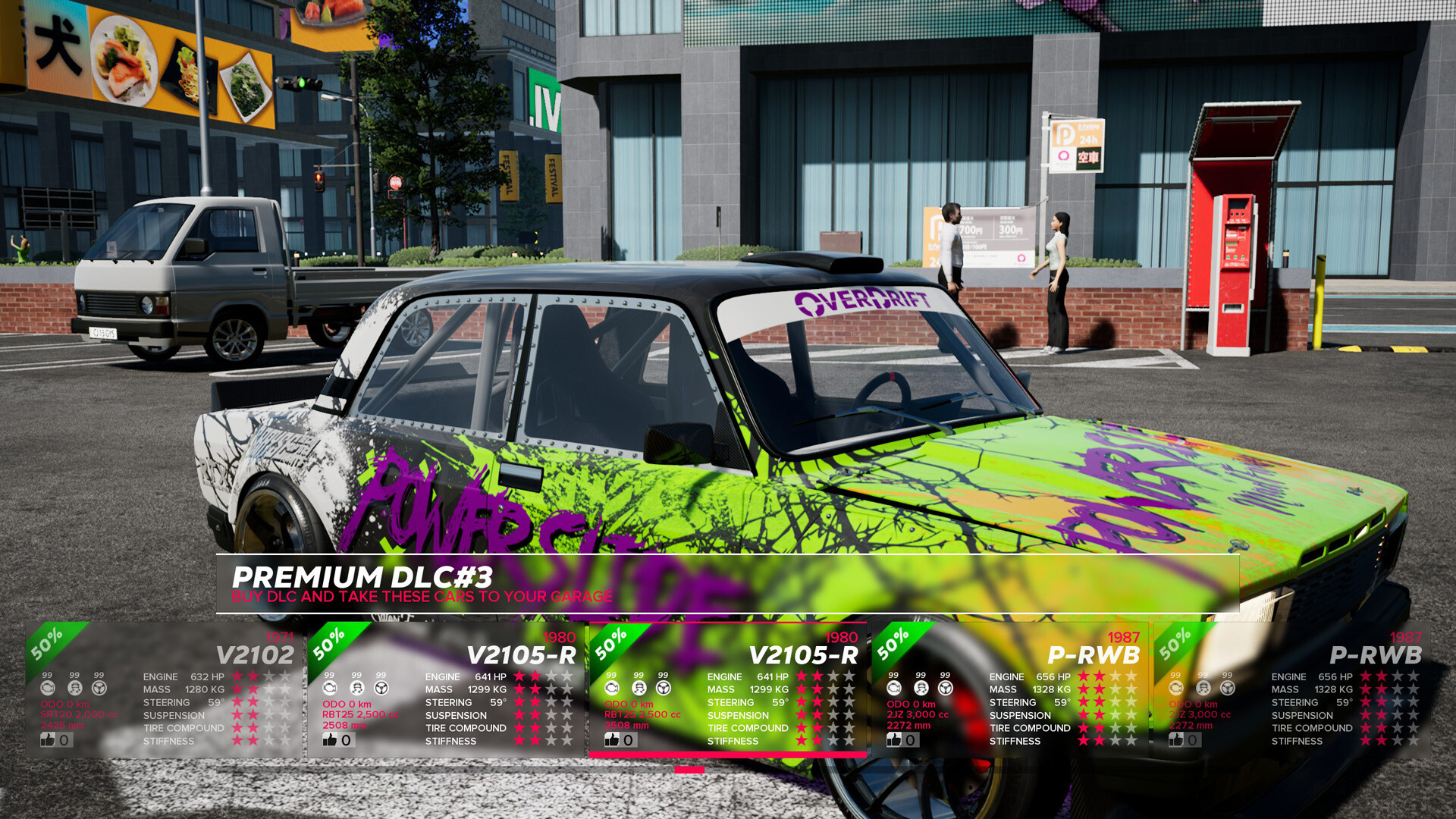Toggle the like on the highlighted V2105-R card
The width and height of the screenshot is (1456, 819).
click(x=611, y=740)
